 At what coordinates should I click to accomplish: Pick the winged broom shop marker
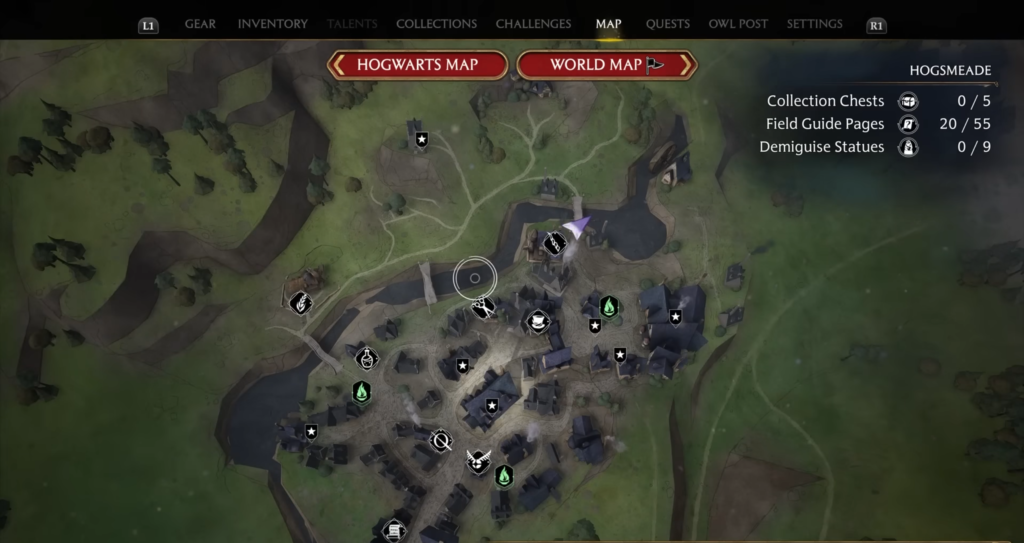tap(478, 461)
